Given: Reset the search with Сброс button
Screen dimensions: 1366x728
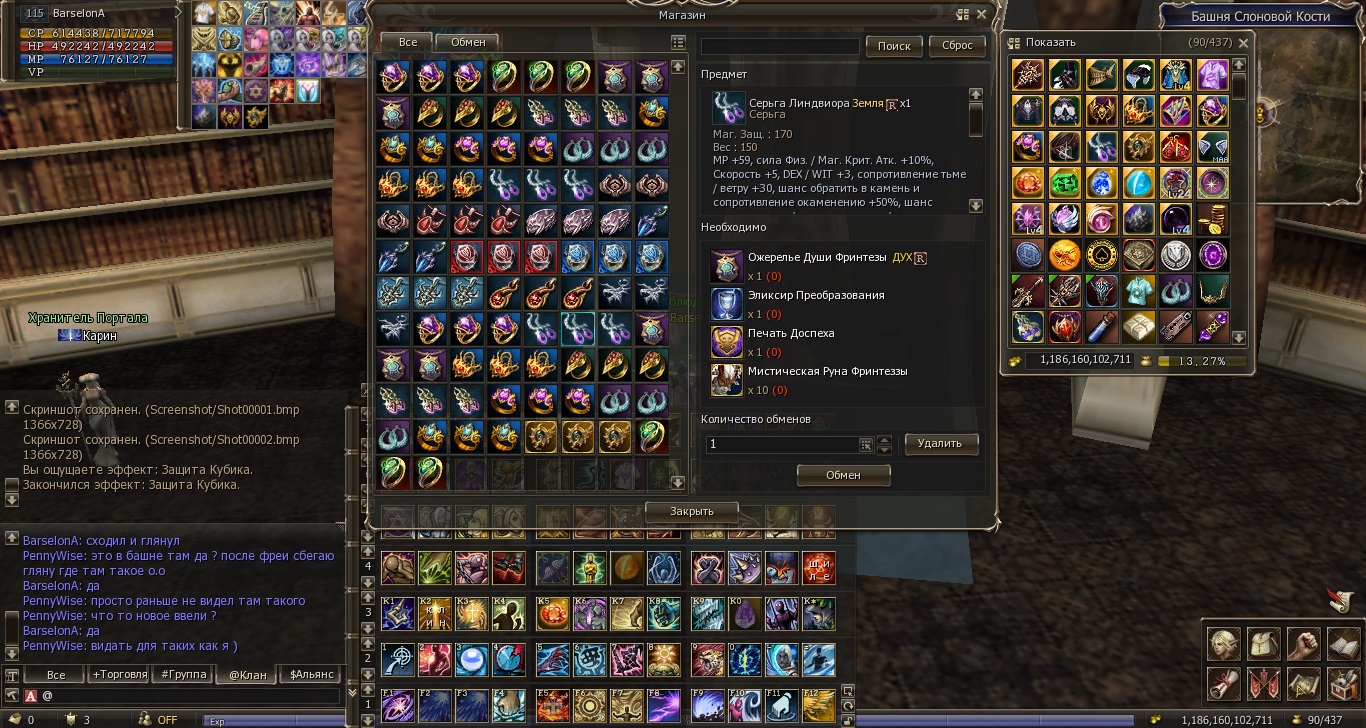Looking at the screenshot, I should point(957,46).
